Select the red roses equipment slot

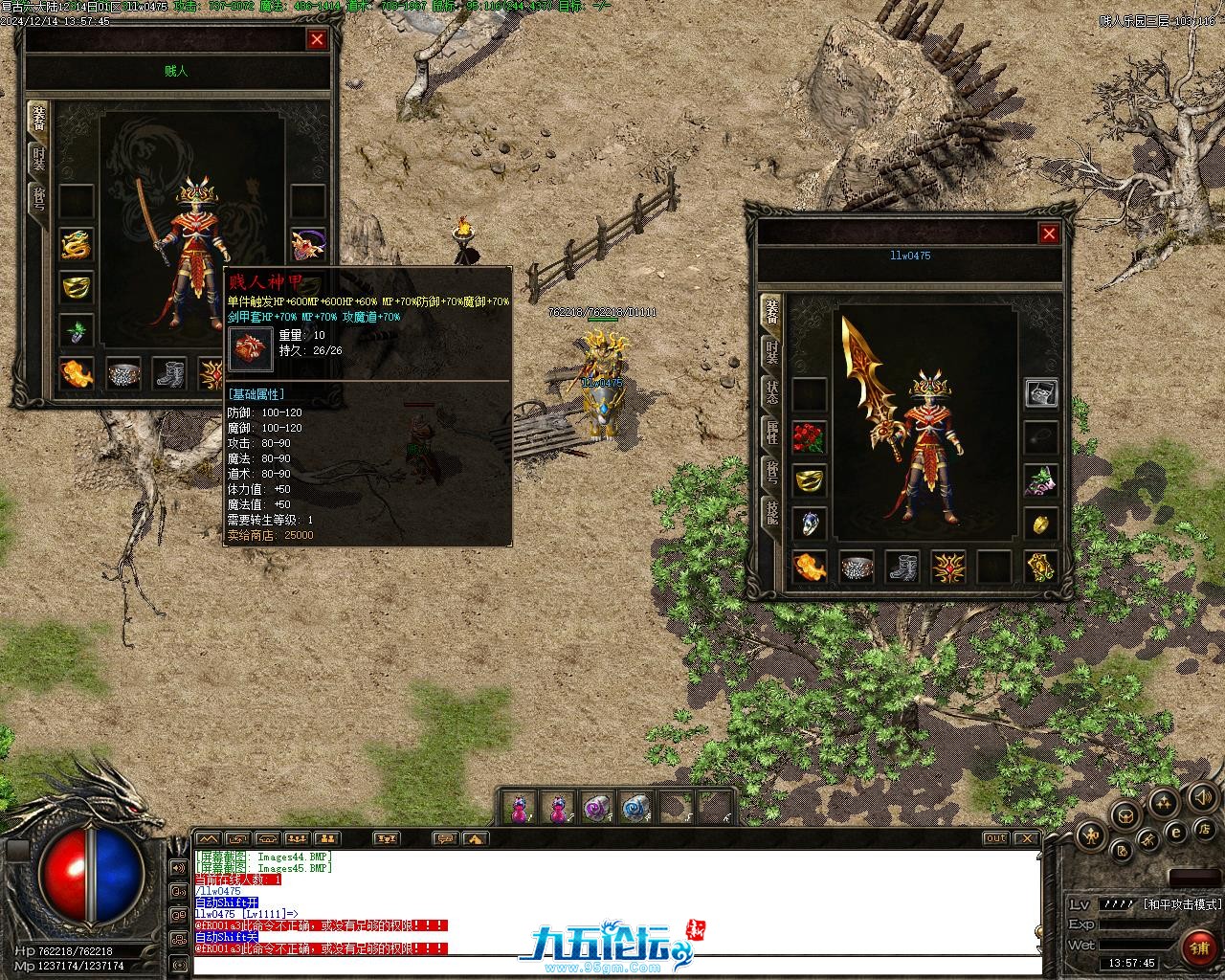pos(810,436)
